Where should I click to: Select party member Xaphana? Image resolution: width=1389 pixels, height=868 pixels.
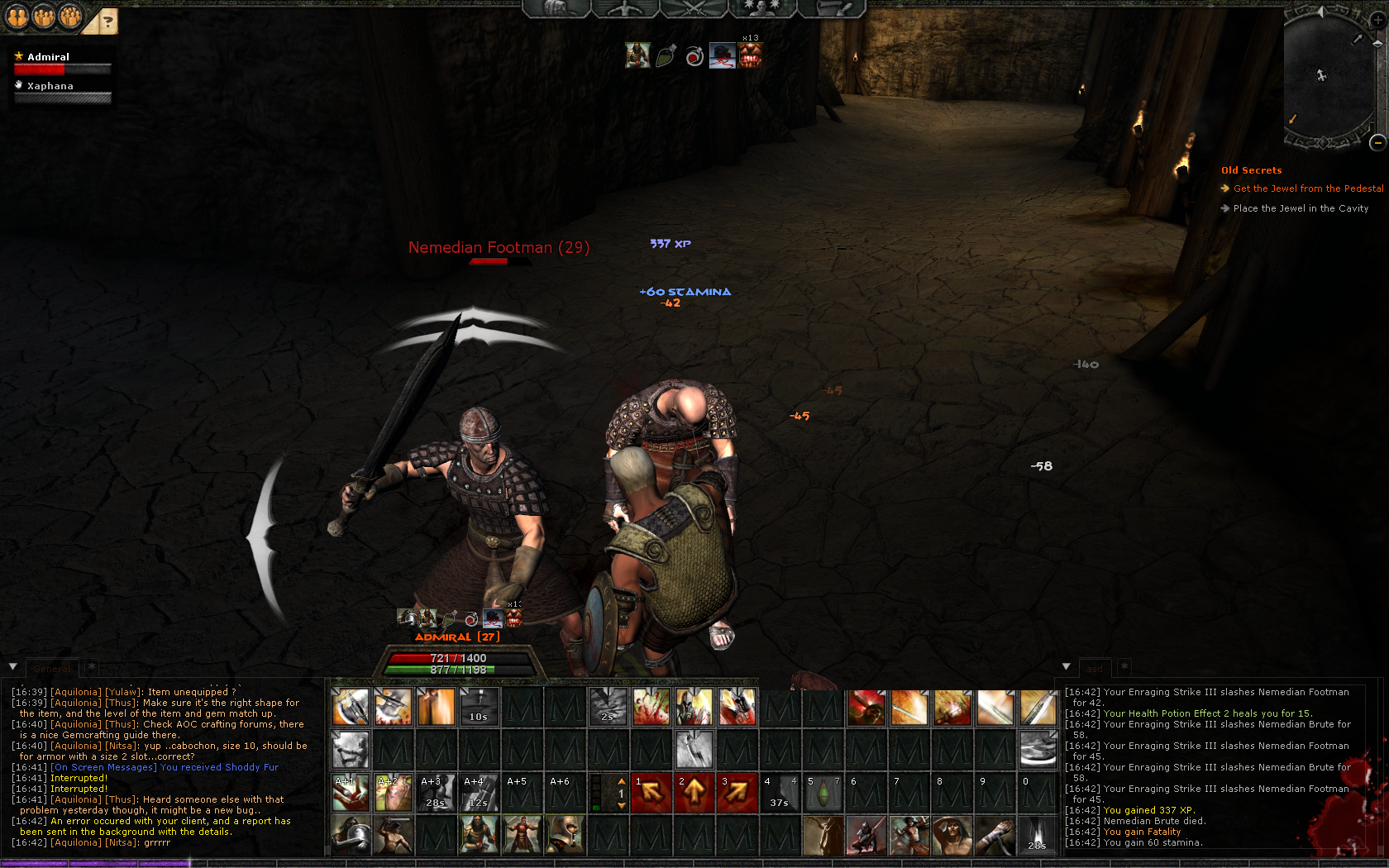click(x=50, y=86)
